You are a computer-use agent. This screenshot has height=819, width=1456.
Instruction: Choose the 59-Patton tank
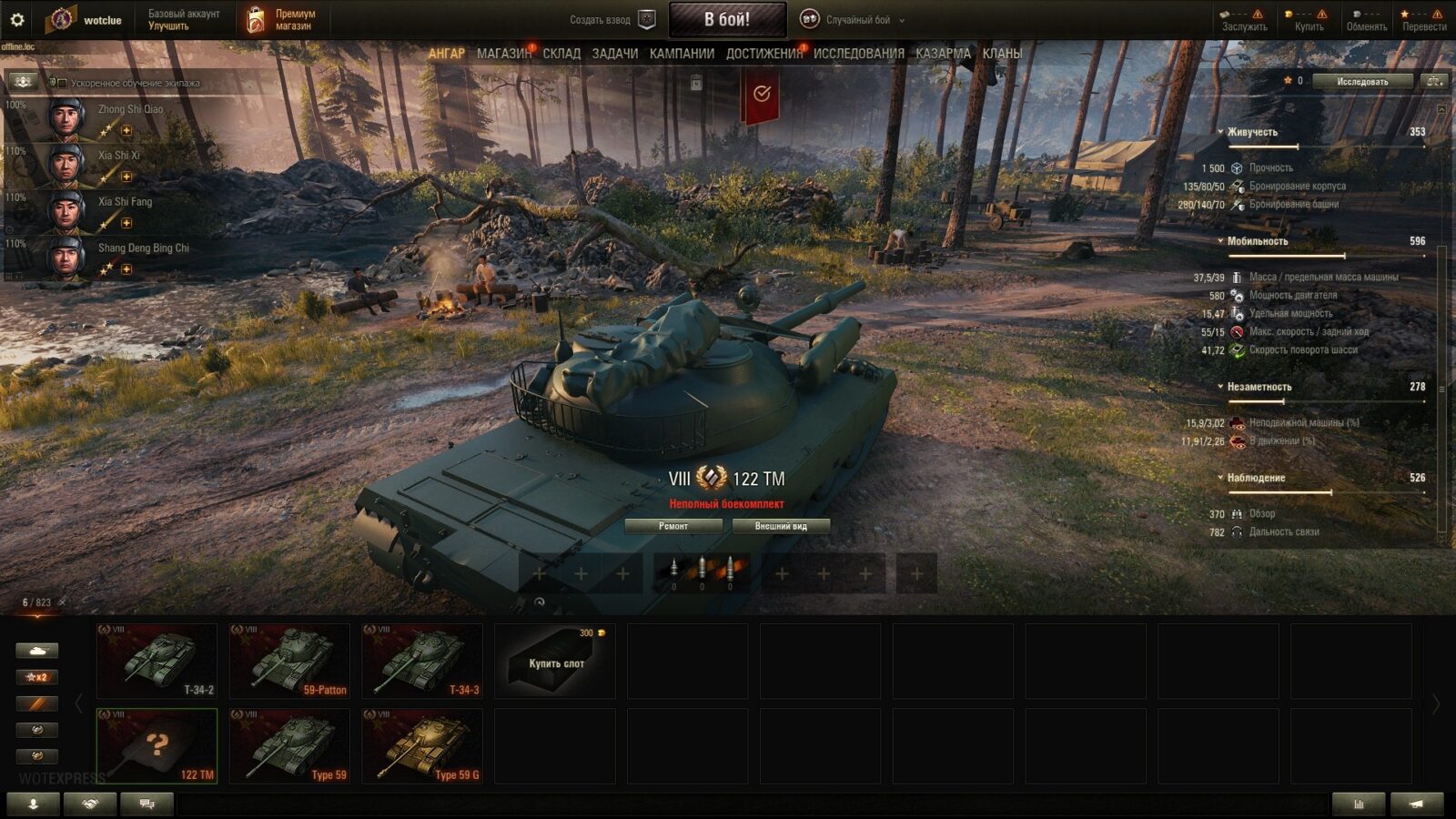pos(290,661)
